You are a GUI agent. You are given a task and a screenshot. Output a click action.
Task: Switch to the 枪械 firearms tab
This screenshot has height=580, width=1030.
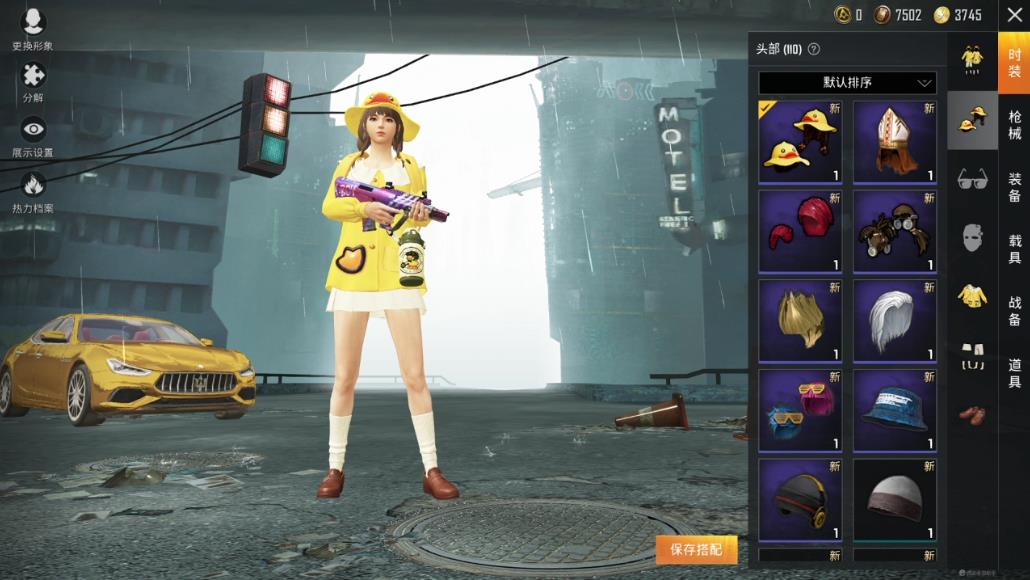pos(1014,126)
